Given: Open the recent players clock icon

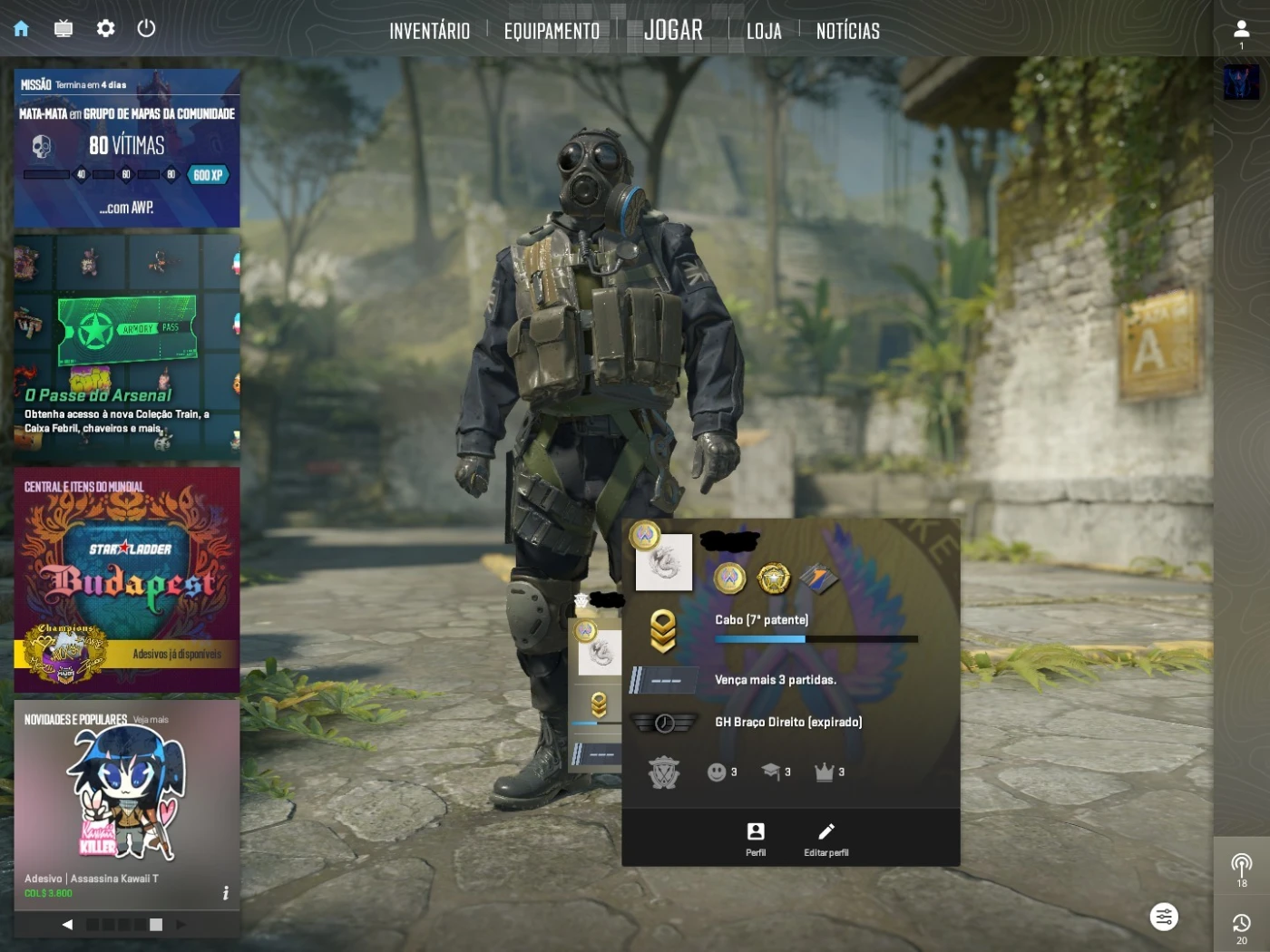Looking at the screenshot, I should [1241, 927].
